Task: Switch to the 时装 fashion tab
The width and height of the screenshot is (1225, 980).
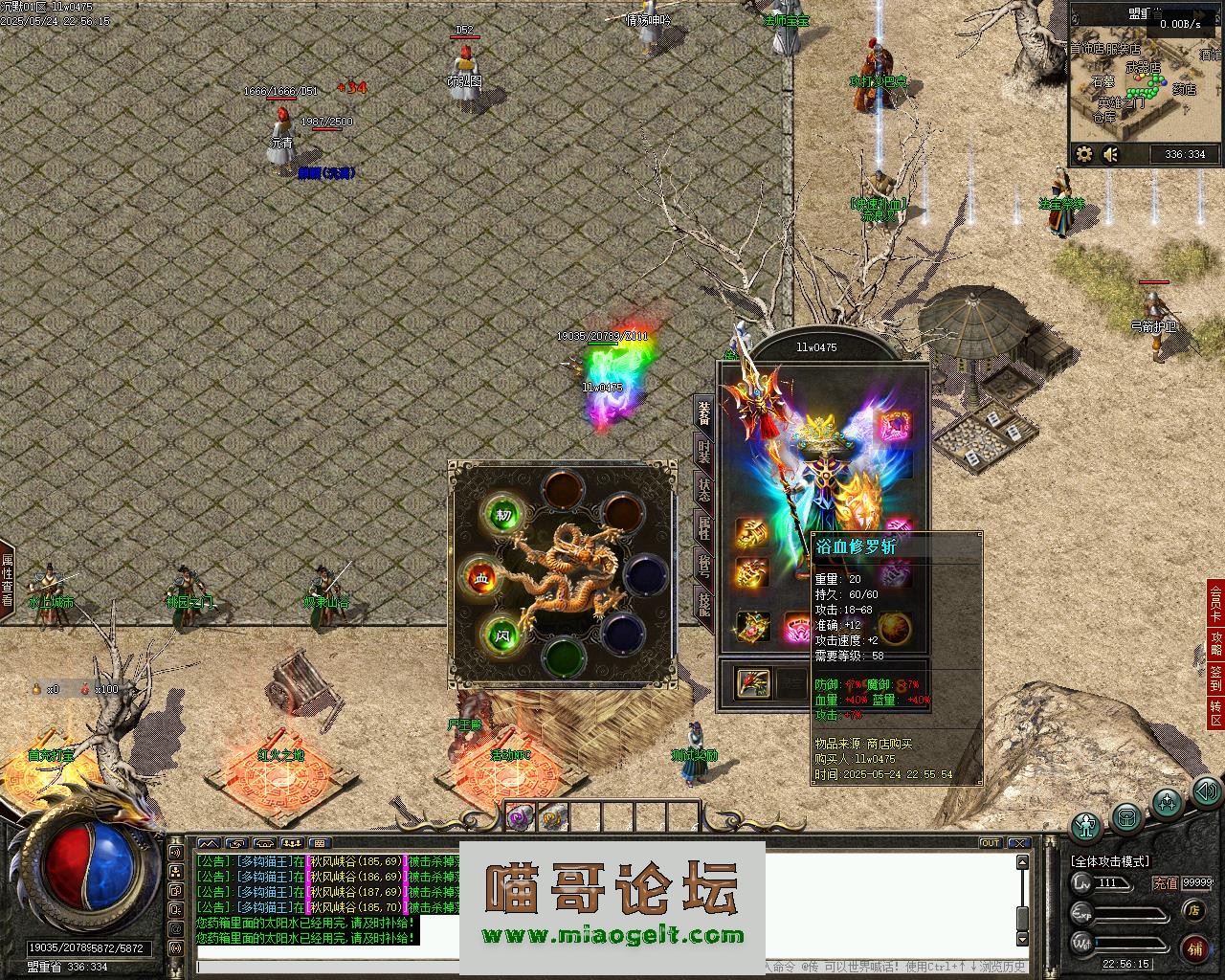Action: point(703,451)
